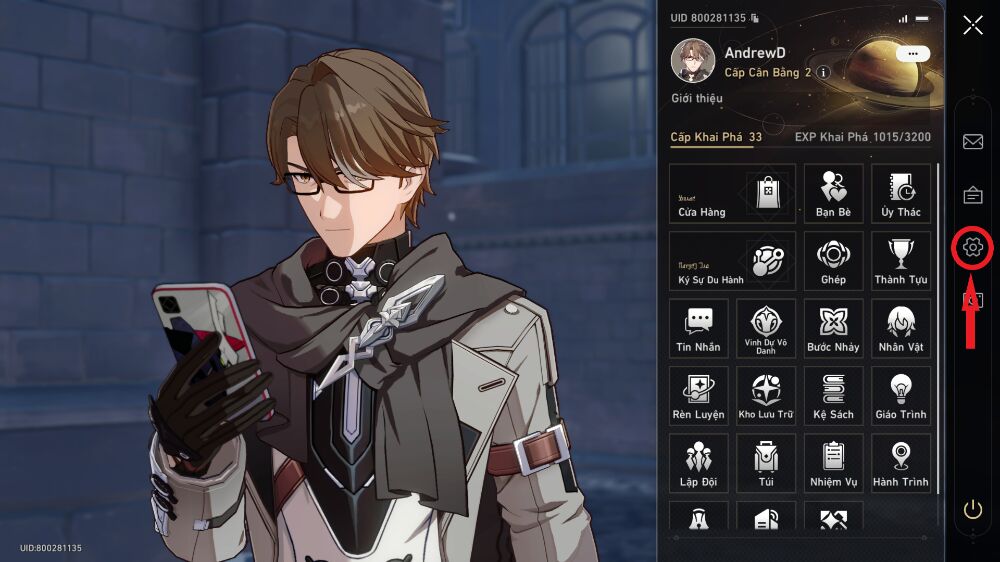This screenshot has width=1000, height=562.
Task: Open Lập Đội team setup
Action: coord(698,463)
